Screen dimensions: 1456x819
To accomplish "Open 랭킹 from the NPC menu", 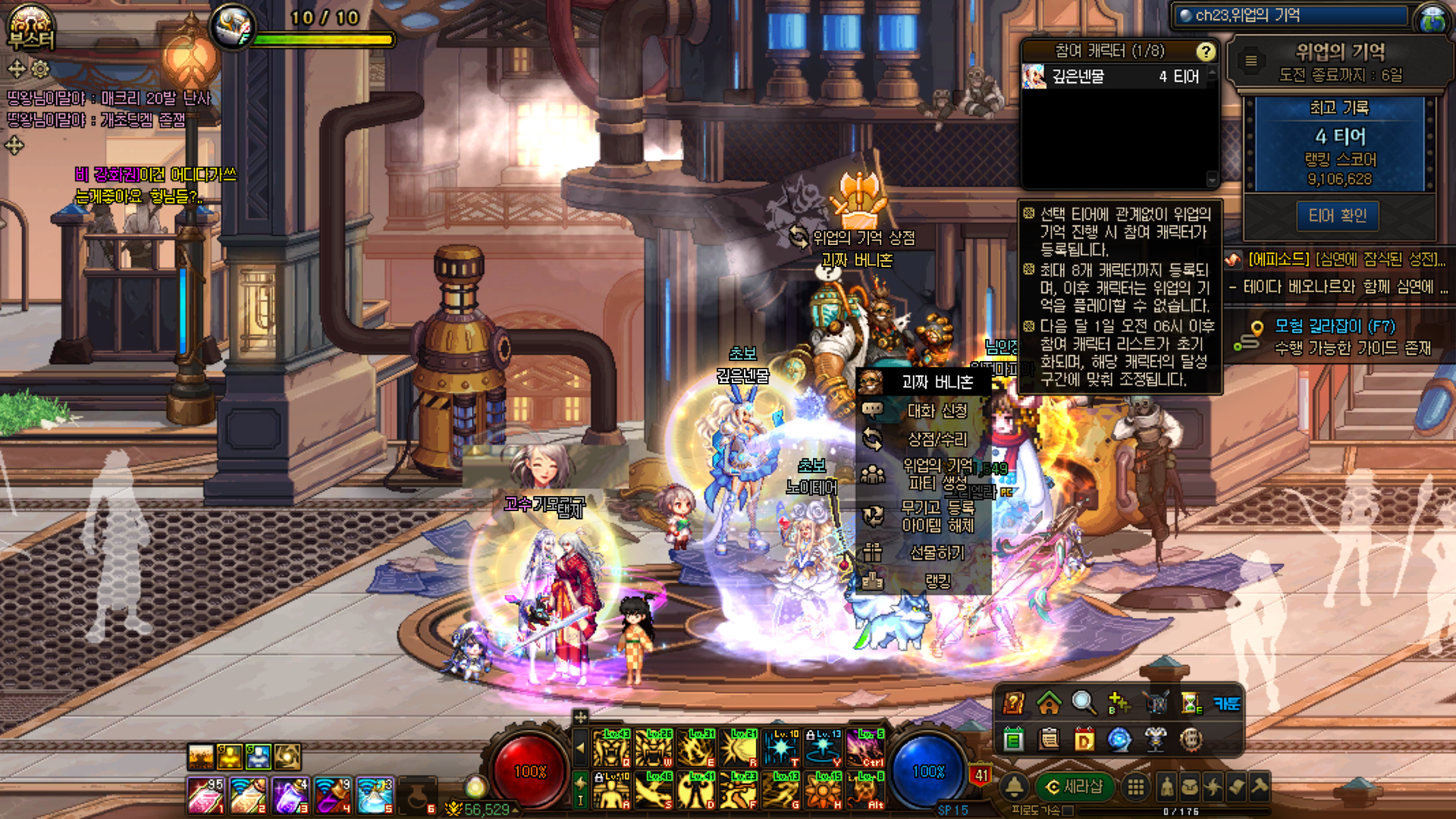I will pyautogui.click(x=937, y=581).
